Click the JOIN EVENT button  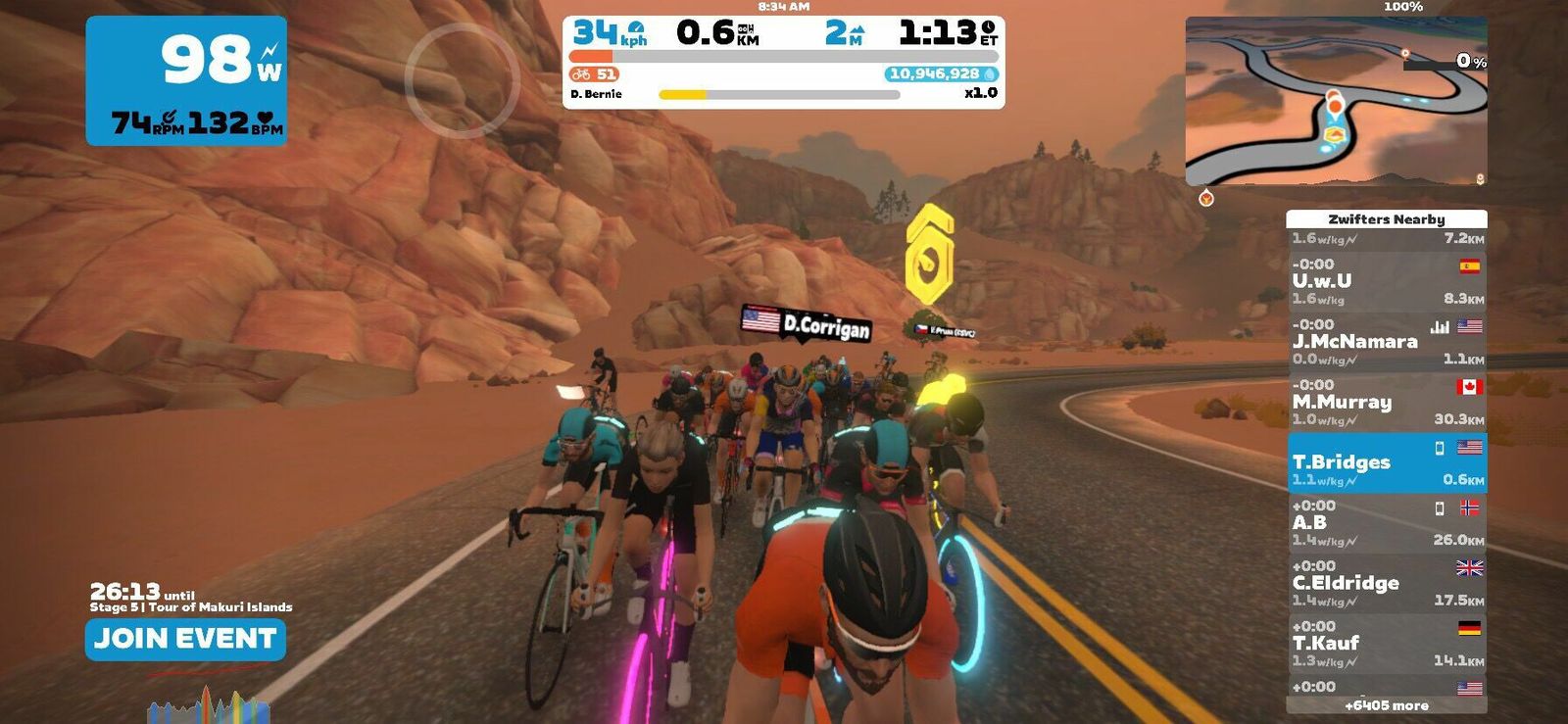pyautogui.click(x=185, y=639)
